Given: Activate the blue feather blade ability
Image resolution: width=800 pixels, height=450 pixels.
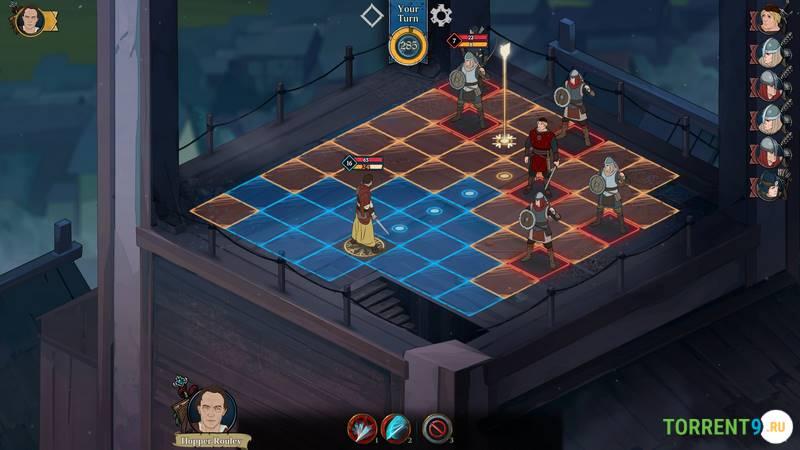Looking at the screenshot, I should (x=395, y=428).
